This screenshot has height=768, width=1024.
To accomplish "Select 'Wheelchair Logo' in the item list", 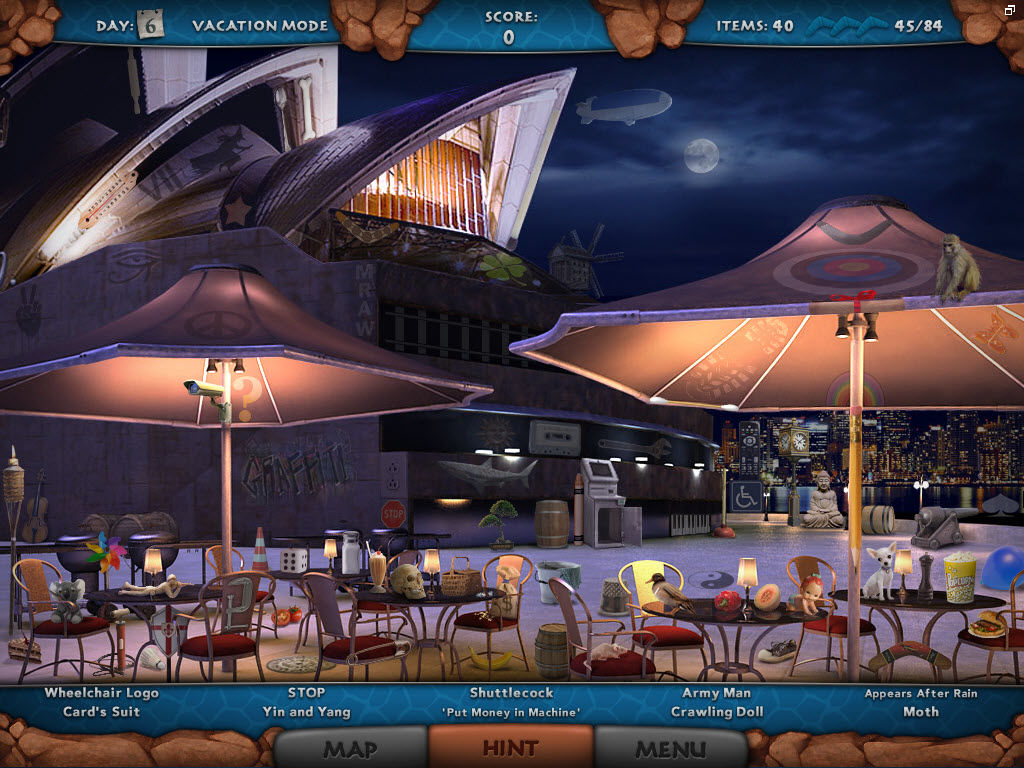I will pyautogui.click(x=101, y=693).
